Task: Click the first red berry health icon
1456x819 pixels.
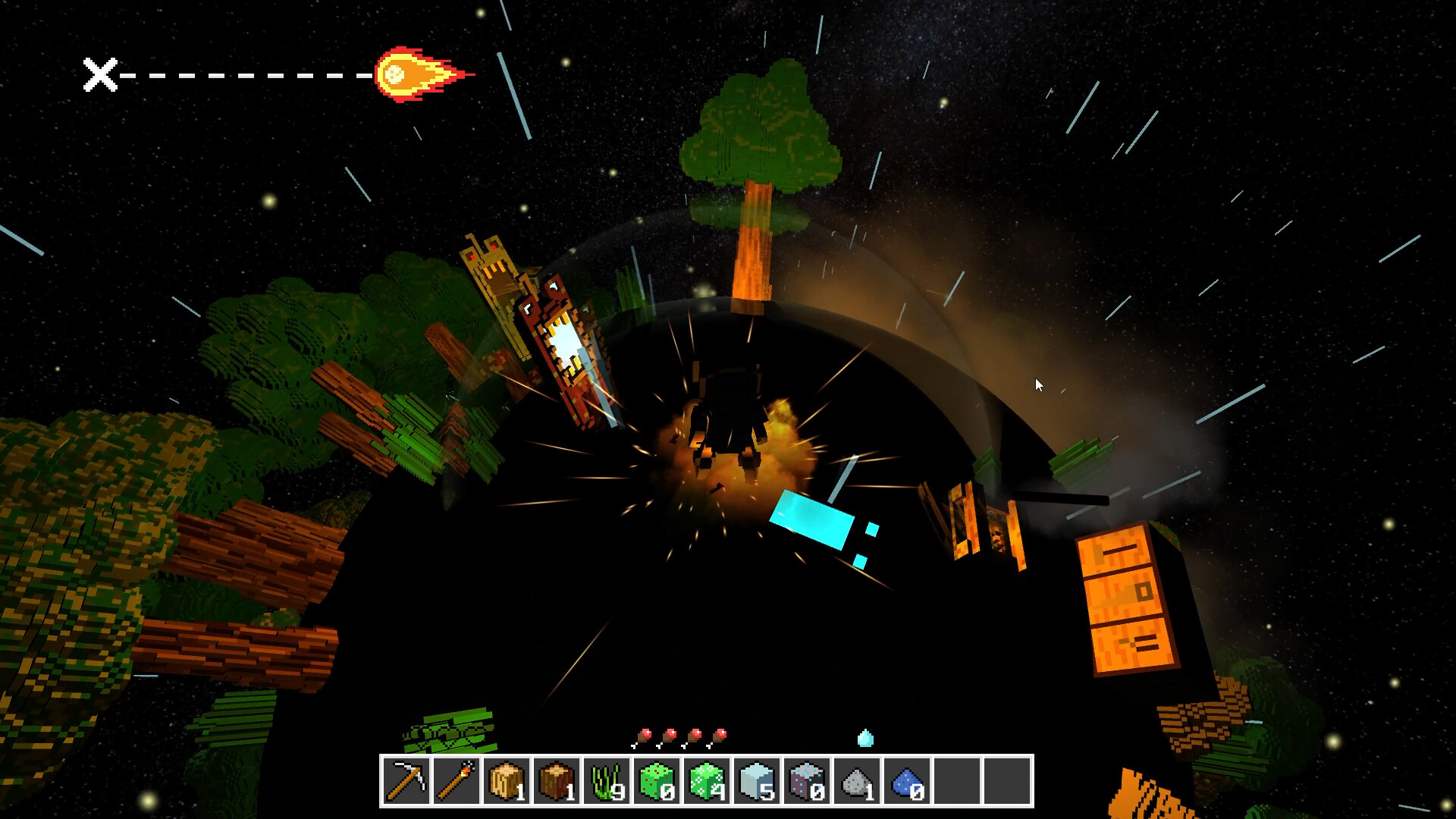Action: pos(644,734)
